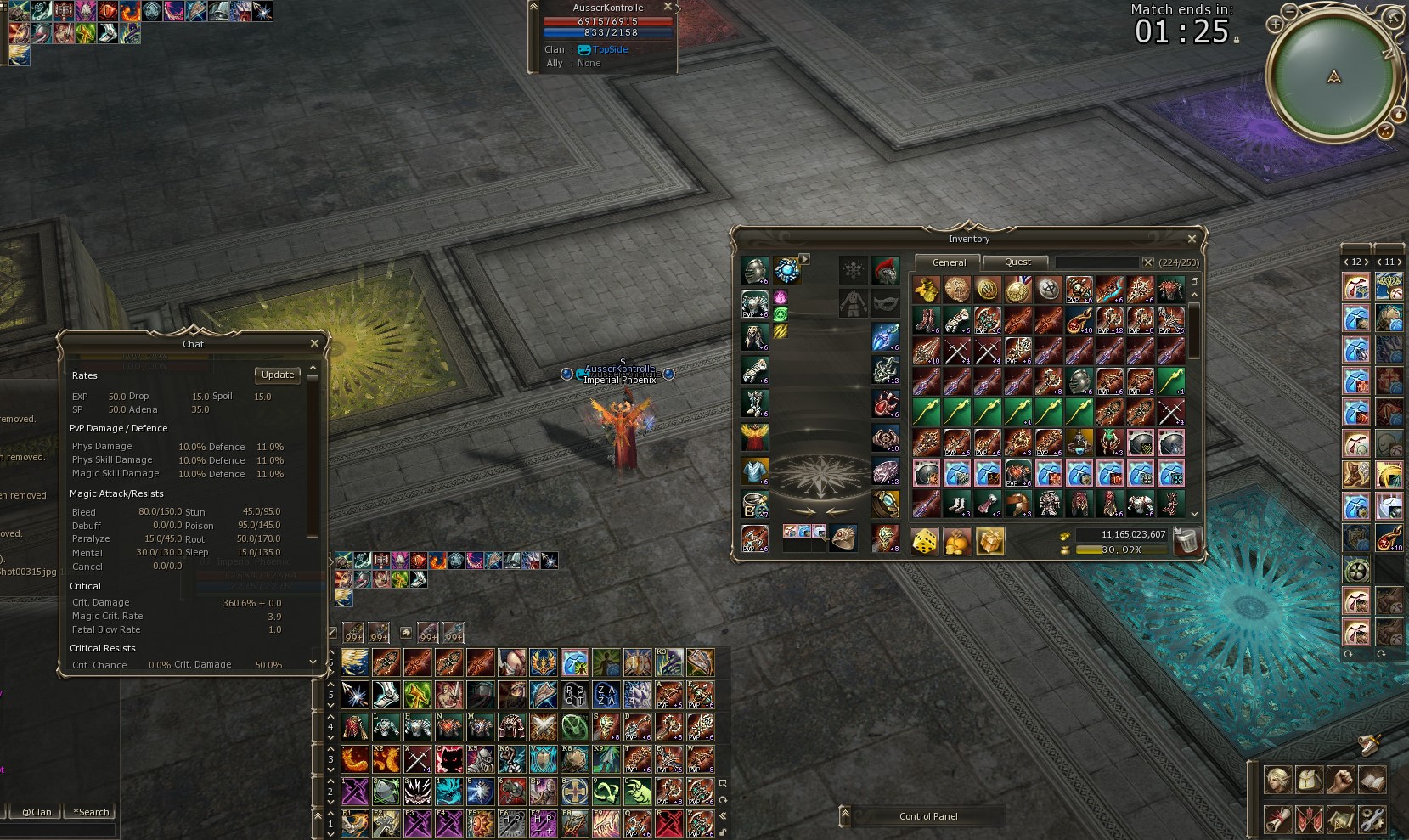Open the trash bin in Inventory
The width and height of the screenshot is (1409, 840).
tap(1186, 540)
